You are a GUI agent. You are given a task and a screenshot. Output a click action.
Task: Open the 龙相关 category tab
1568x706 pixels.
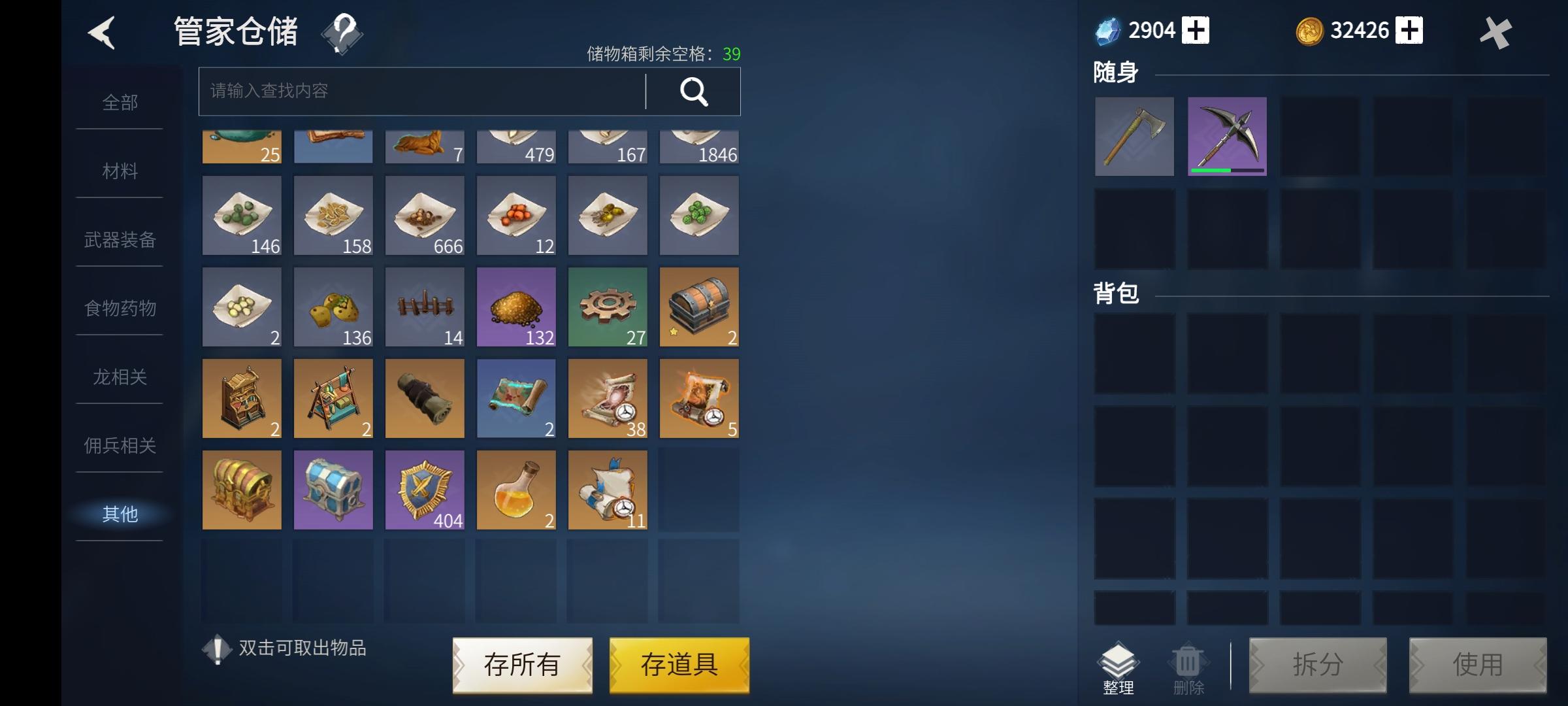coord(120,377)
